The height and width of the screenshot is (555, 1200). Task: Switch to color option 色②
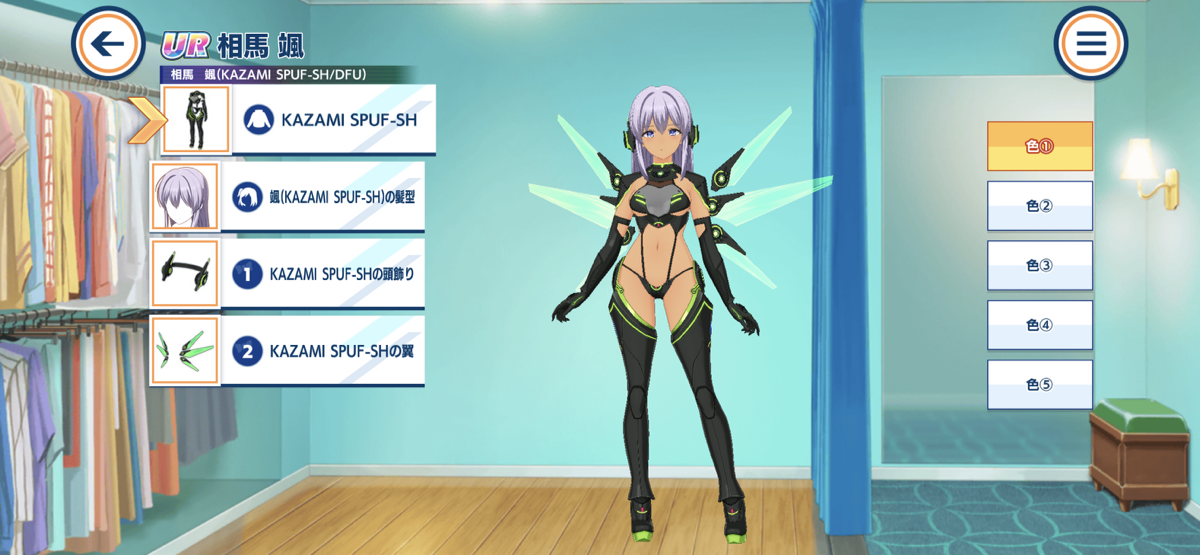point(1039,206)
